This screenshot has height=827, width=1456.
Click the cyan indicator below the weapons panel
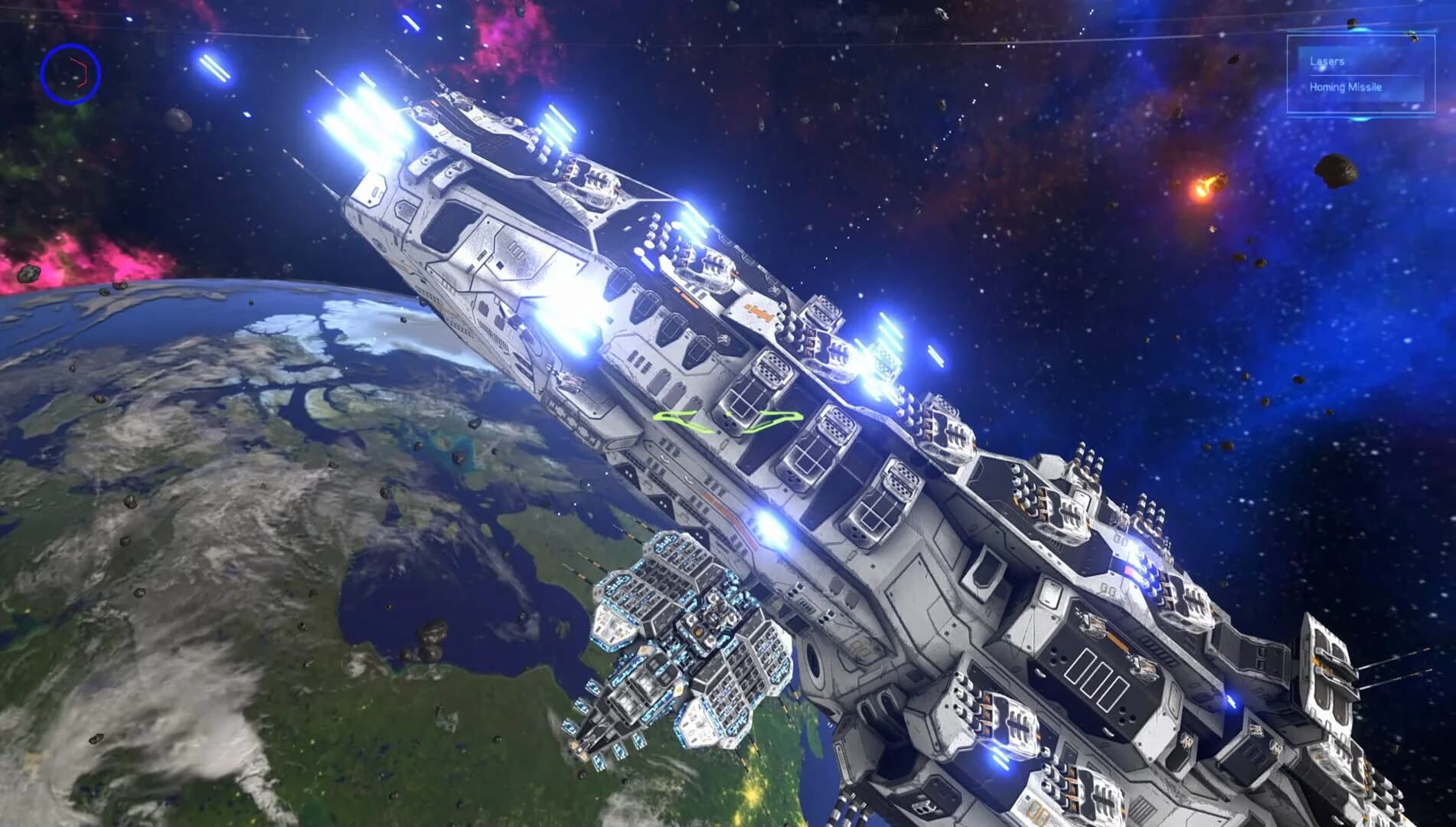[1361, 119]
